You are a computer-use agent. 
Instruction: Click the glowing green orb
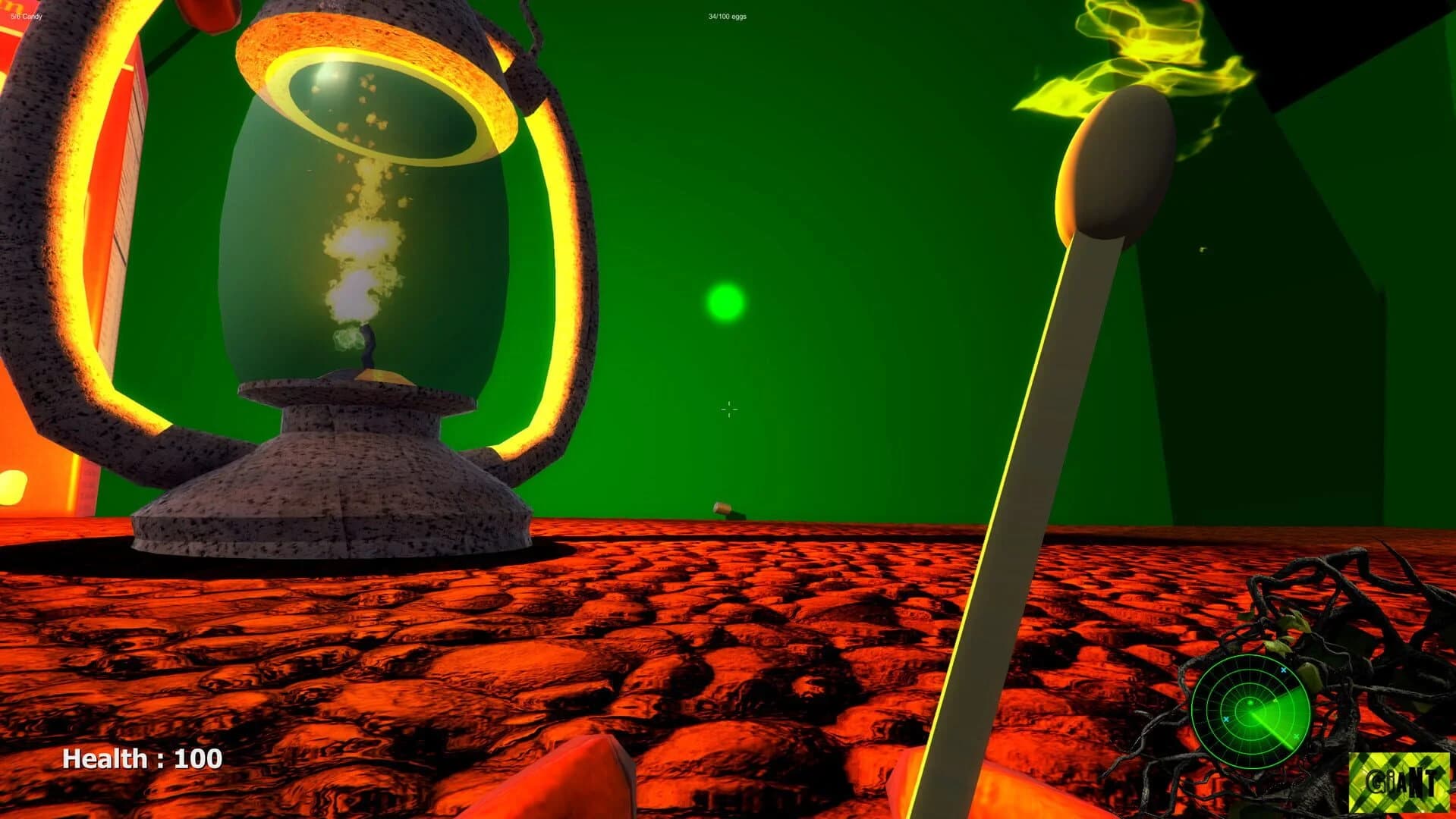pyautogui.click(x=725, y=301)
